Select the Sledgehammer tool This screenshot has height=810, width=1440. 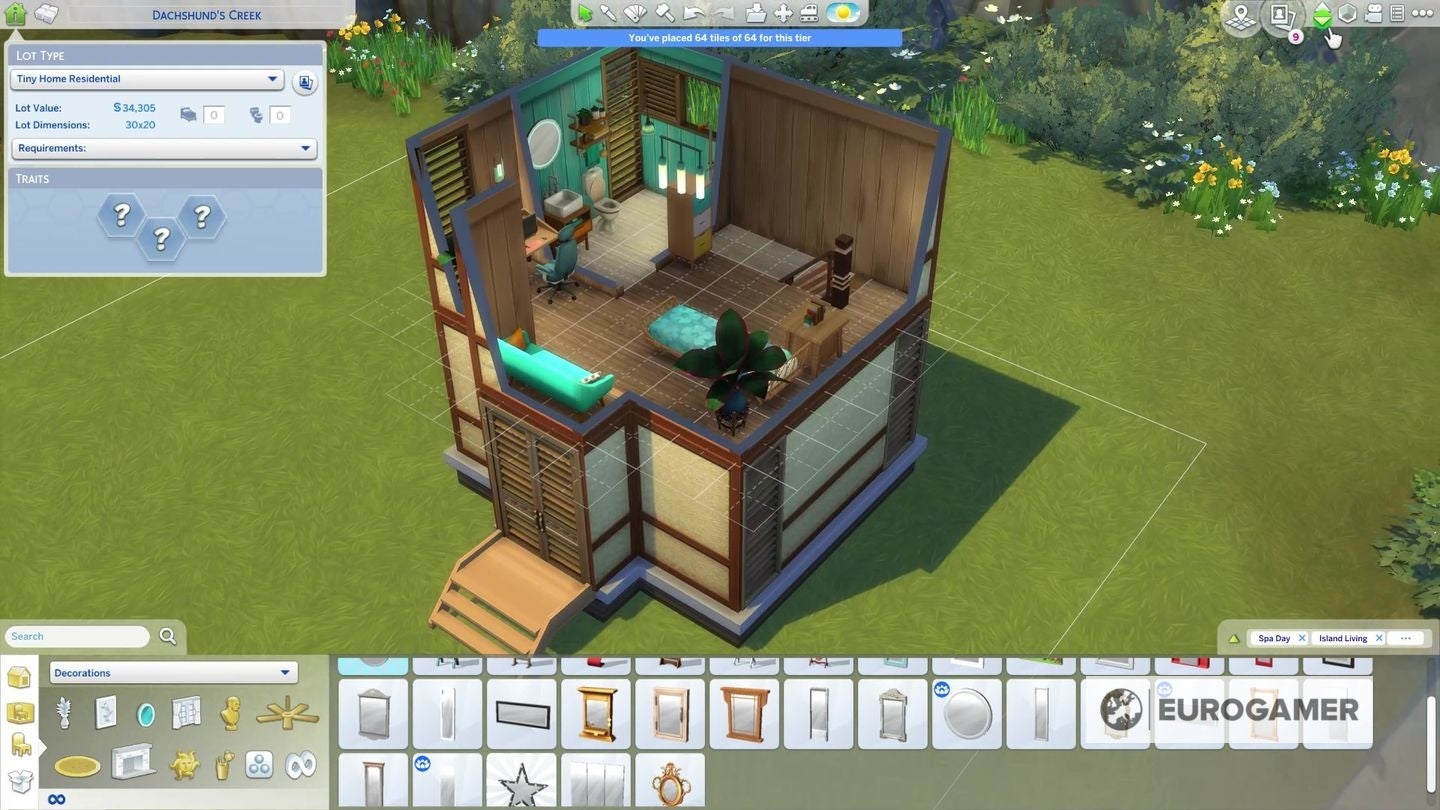pos(664,13)
